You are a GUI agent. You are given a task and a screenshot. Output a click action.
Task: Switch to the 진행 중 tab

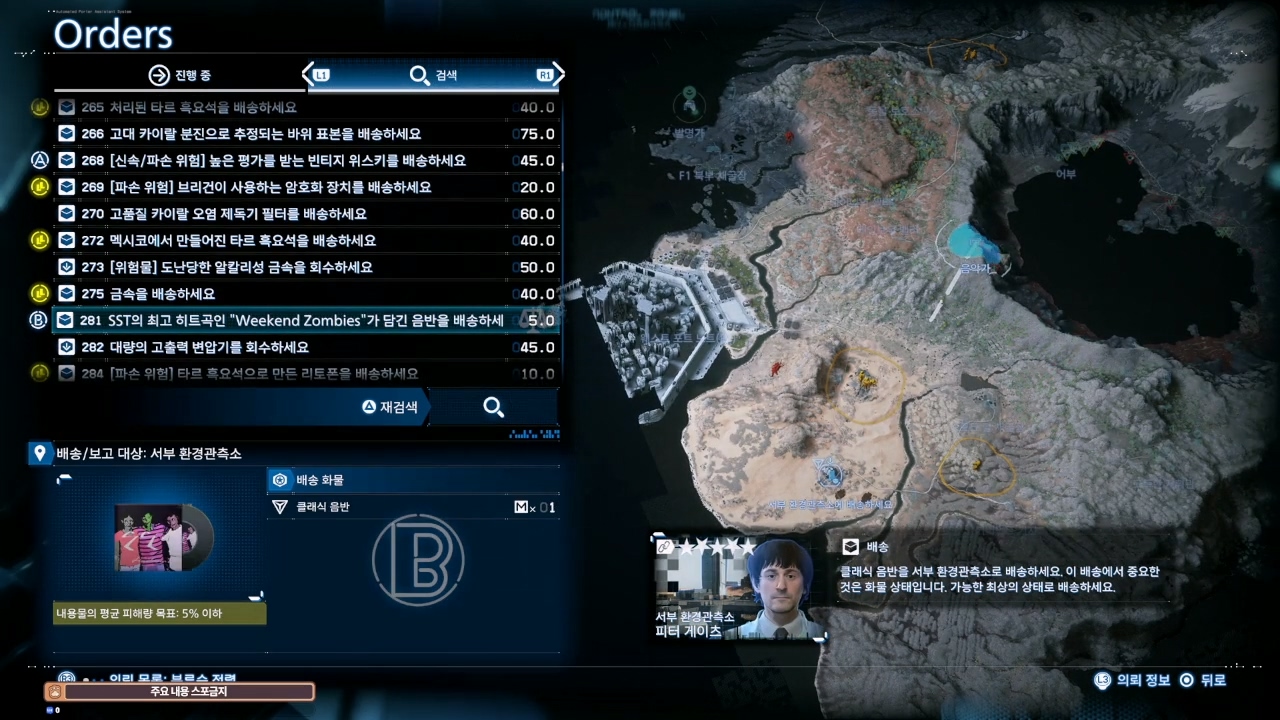coord(180,75)
